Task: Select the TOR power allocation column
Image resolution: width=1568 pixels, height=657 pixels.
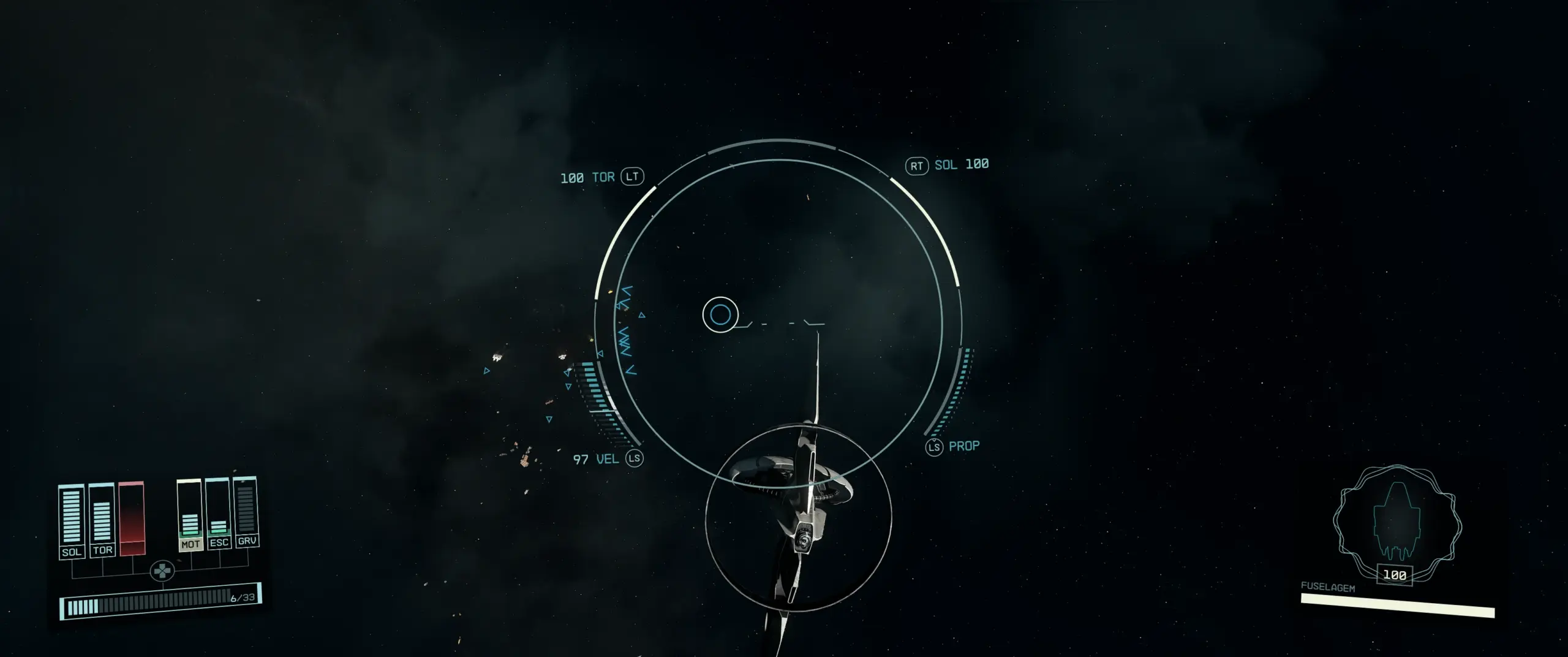Action: pyautogui.click(x=102, y=520)
